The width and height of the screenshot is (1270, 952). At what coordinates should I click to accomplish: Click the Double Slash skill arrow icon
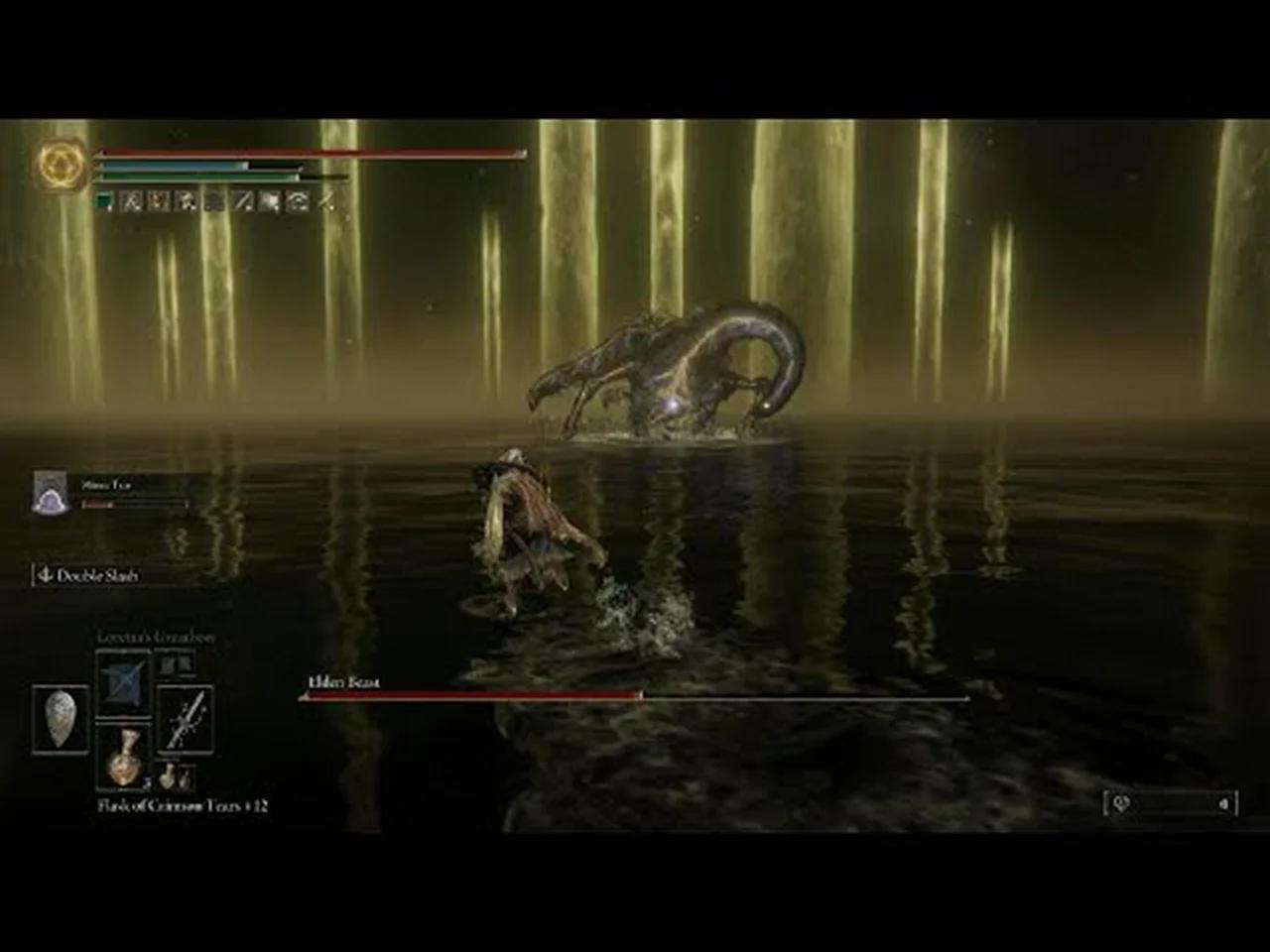click(x=45, y=575)
